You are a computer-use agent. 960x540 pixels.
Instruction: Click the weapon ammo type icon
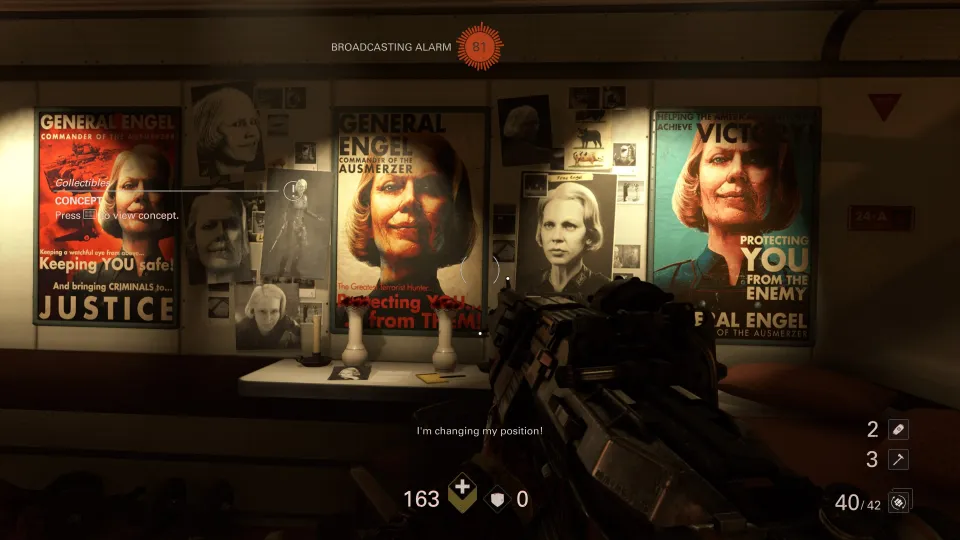(898, 502)
